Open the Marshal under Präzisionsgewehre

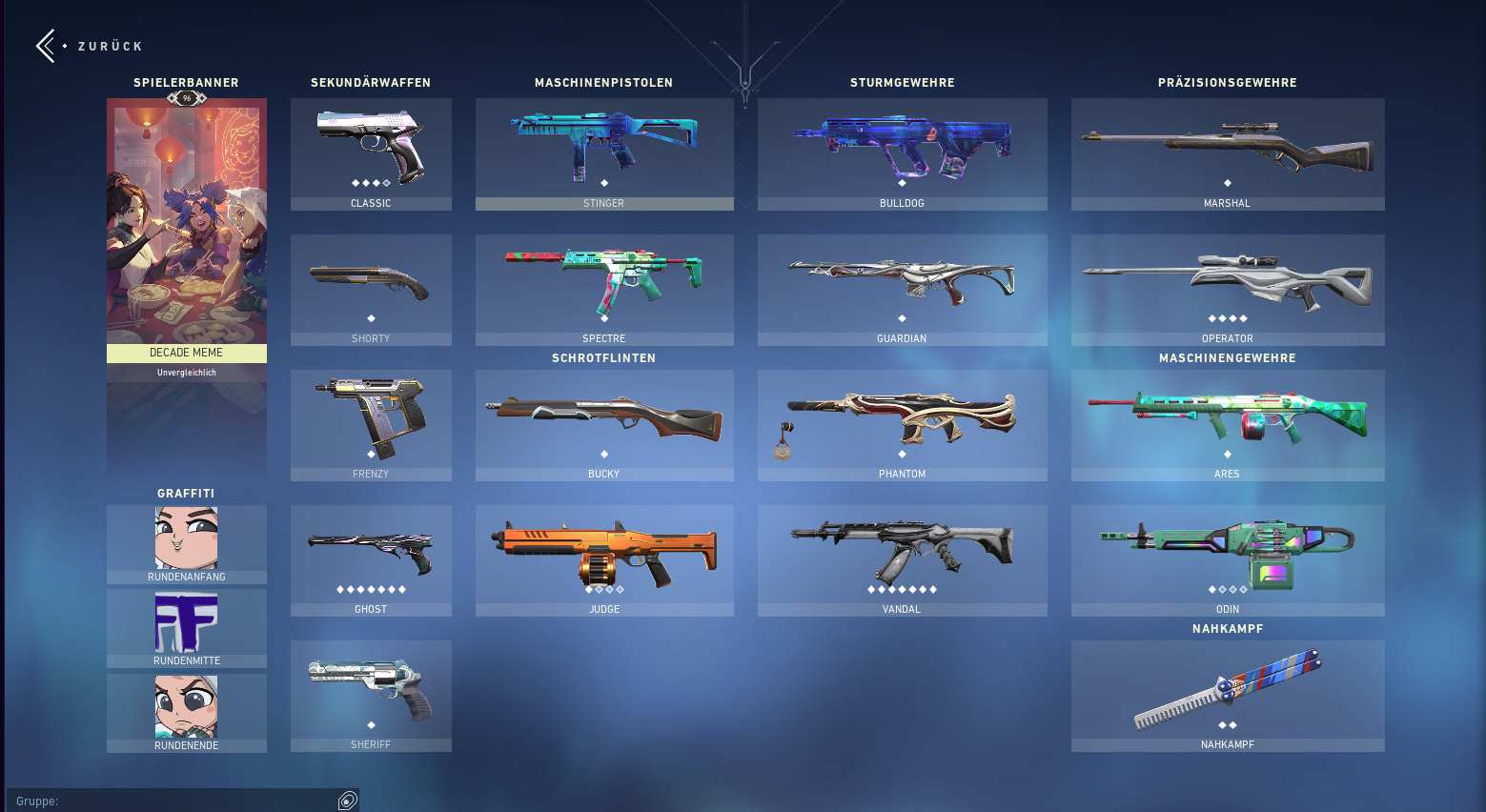point(1227,152)
